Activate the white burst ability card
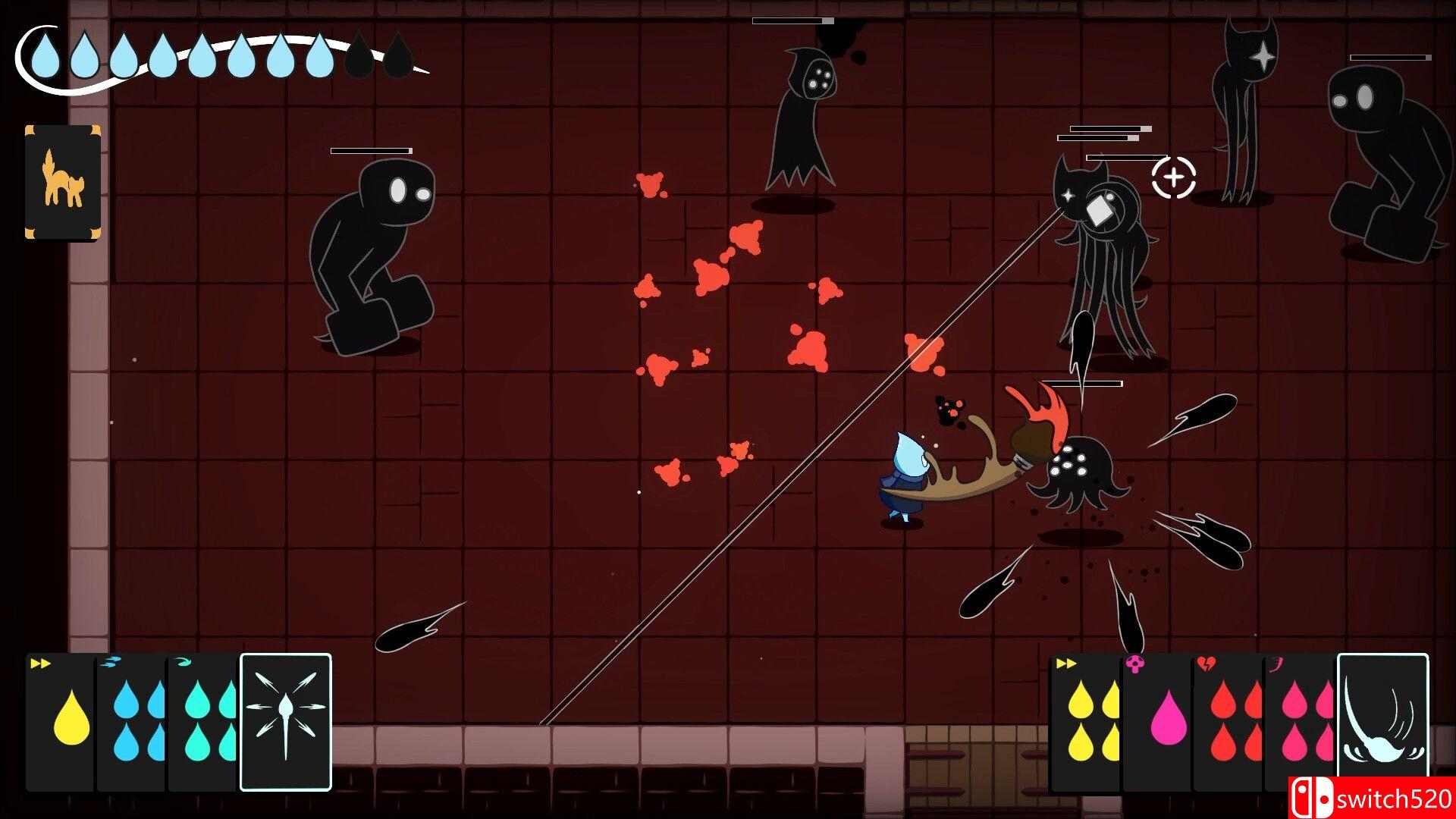The image size is (1456, 819). 286,722
